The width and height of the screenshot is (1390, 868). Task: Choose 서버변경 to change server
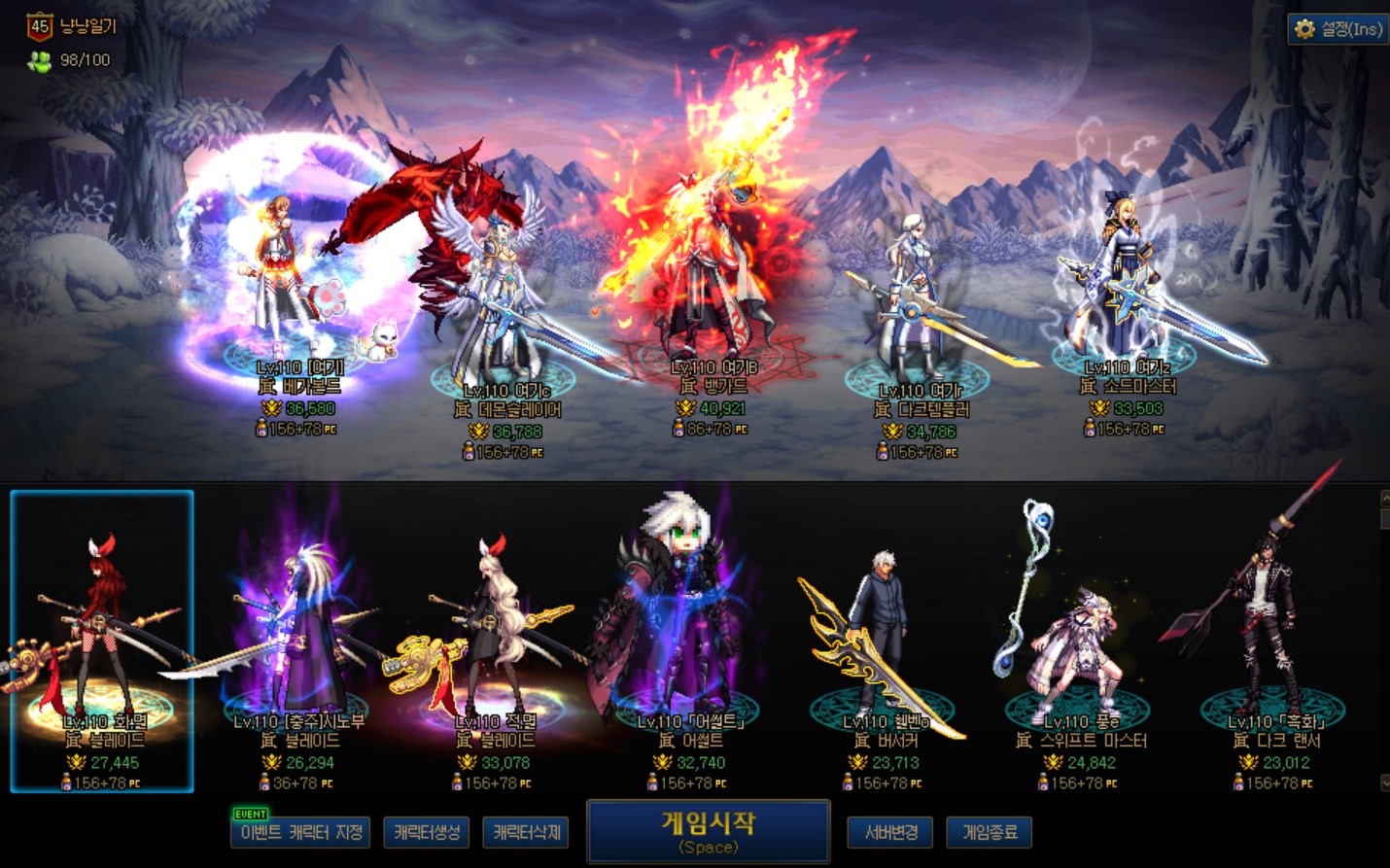pyautogui.click(x=890, y=832)
